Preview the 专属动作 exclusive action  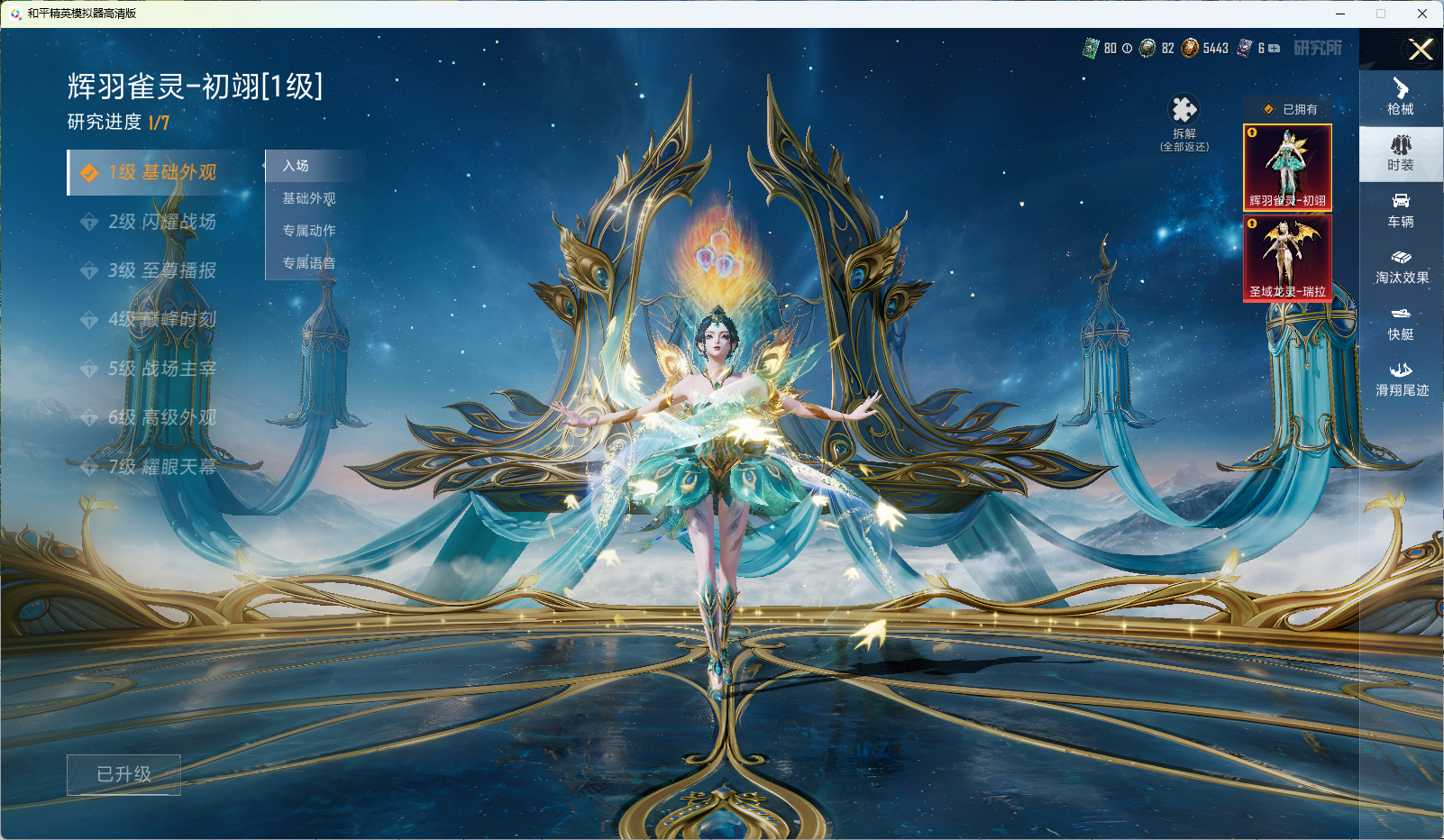pyautogui.click(x=309, y=231)
